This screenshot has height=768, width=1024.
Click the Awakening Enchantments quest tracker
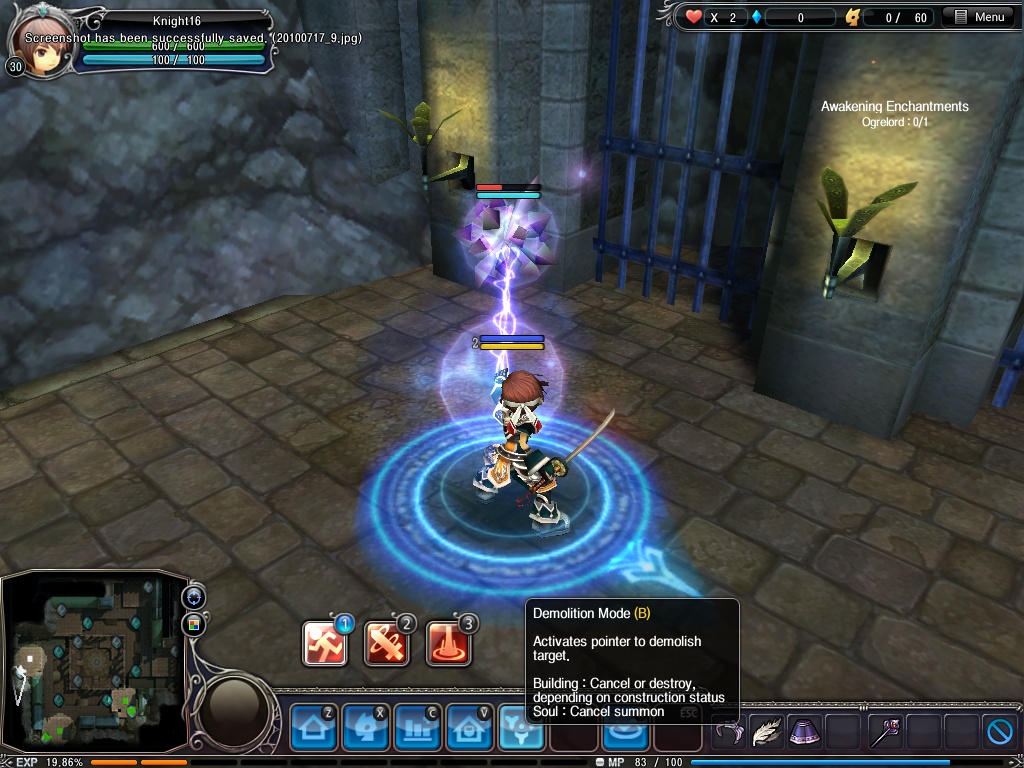(894, 106)
